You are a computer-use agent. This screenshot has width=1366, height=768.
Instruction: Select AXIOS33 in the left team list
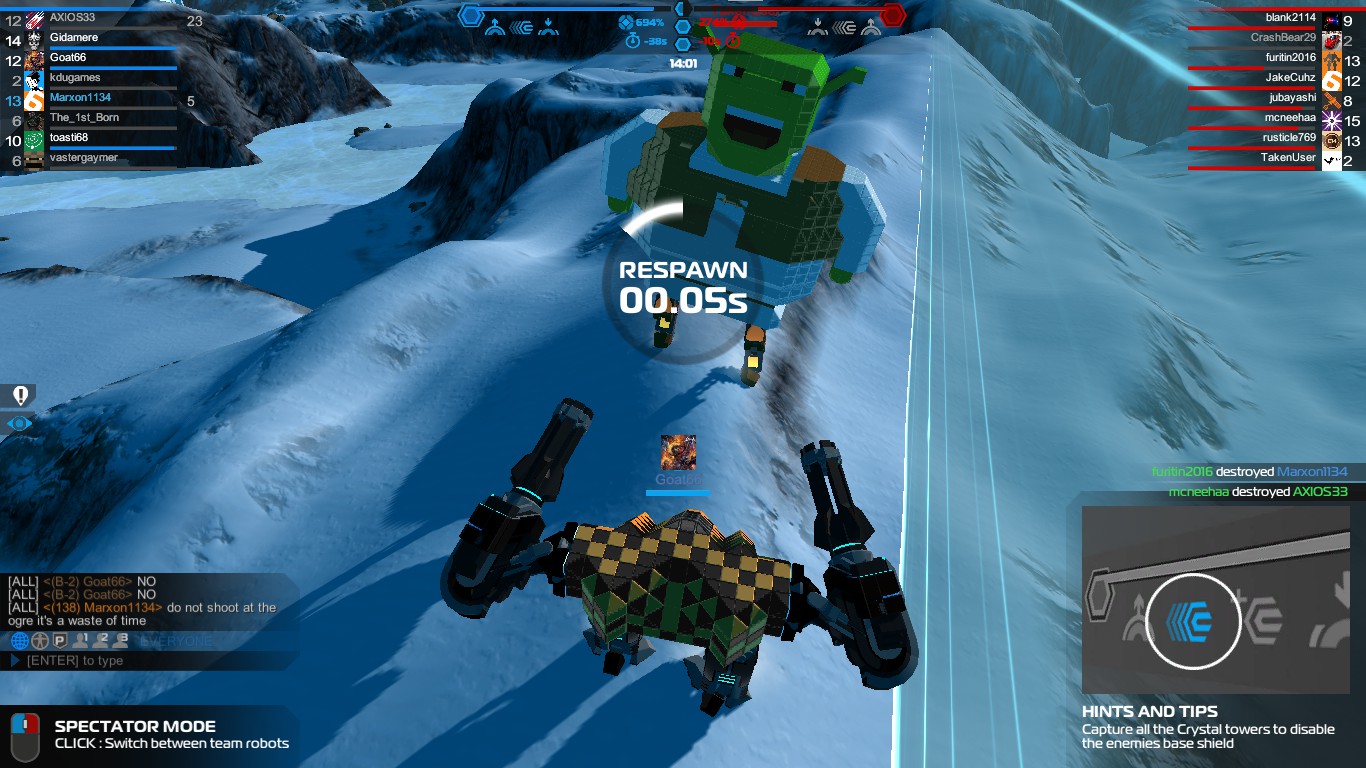(x=75, y=17)
